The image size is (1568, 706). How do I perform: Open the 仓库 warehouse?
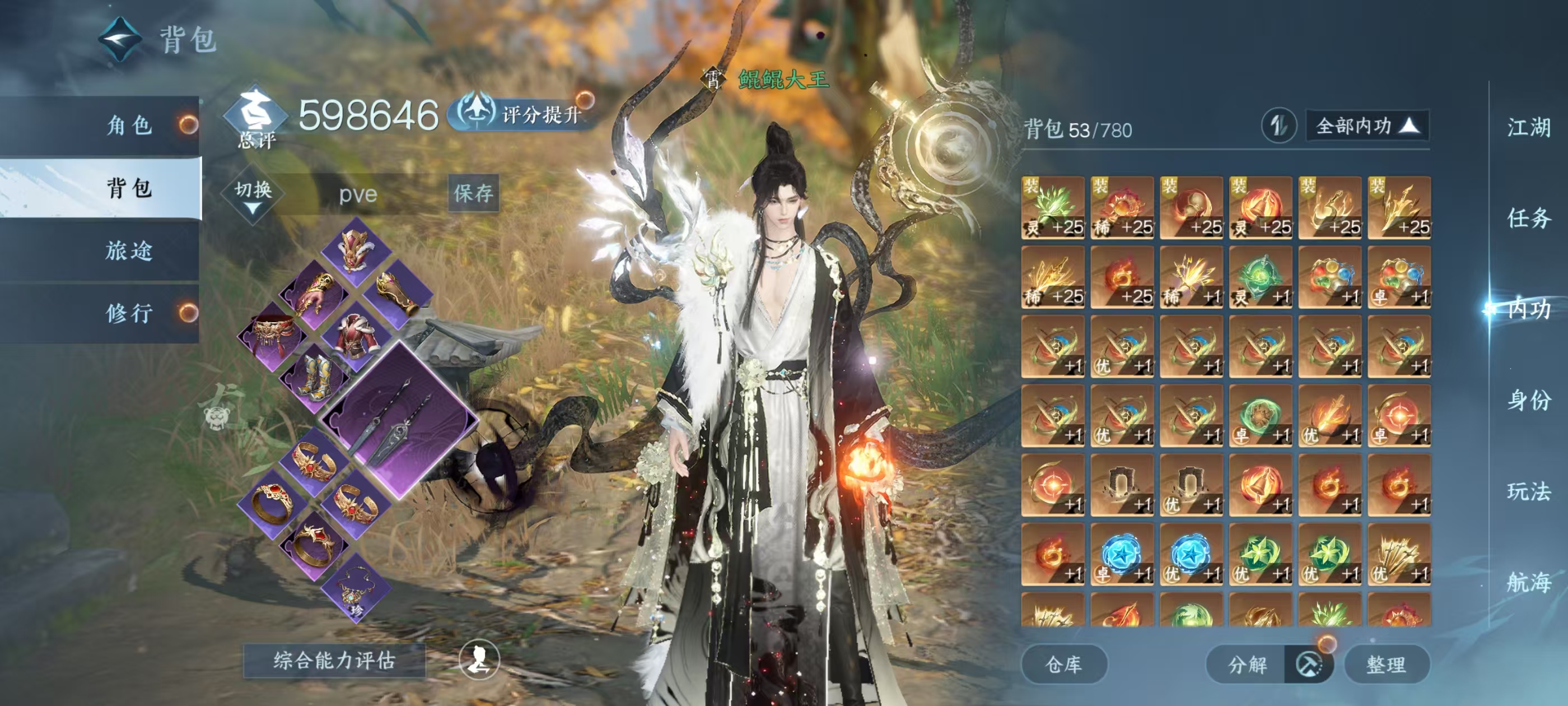[x=1063, y=665]
